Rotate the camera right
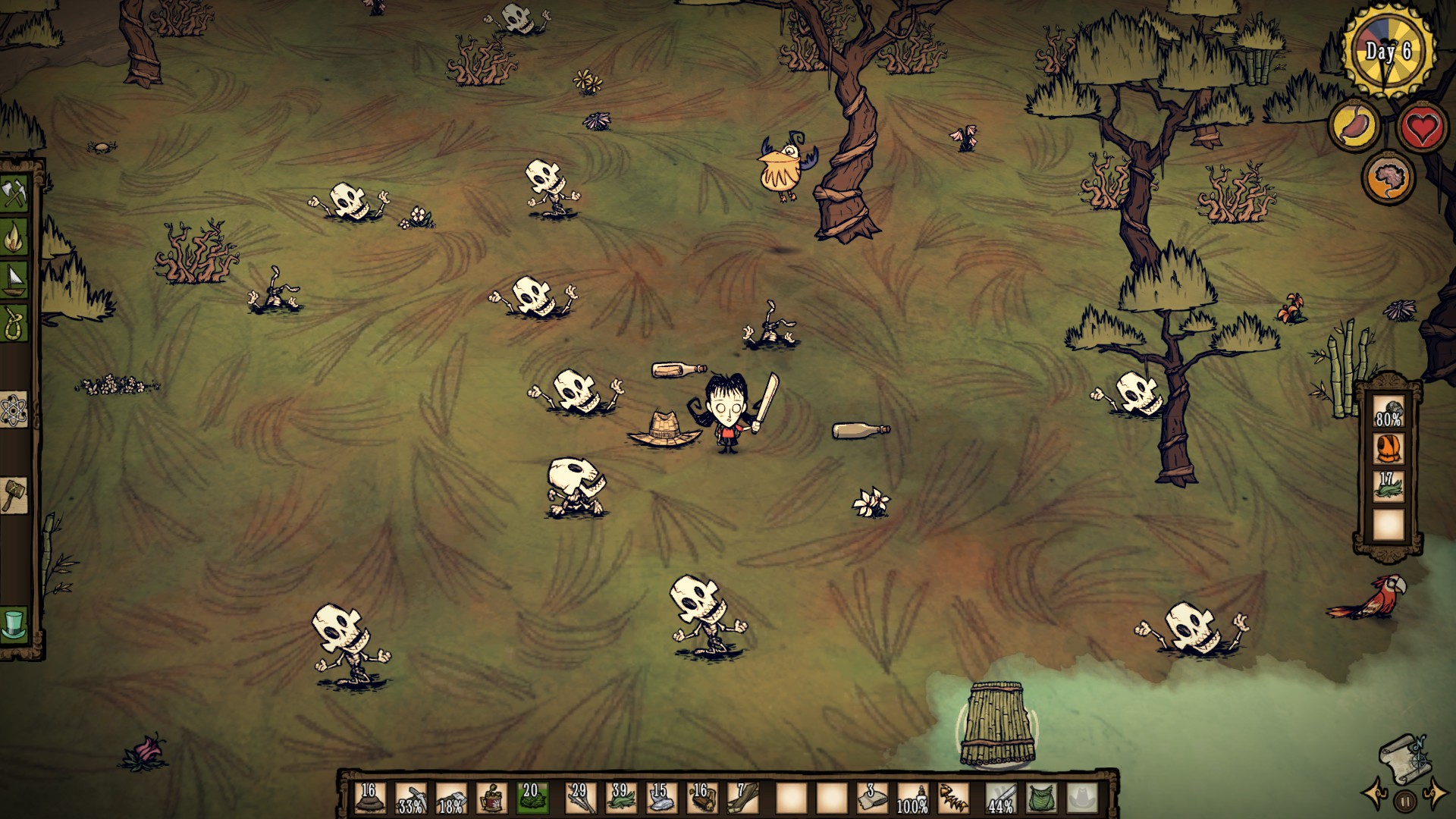This screenshot has width=1456, height=819. (1436, 794)
